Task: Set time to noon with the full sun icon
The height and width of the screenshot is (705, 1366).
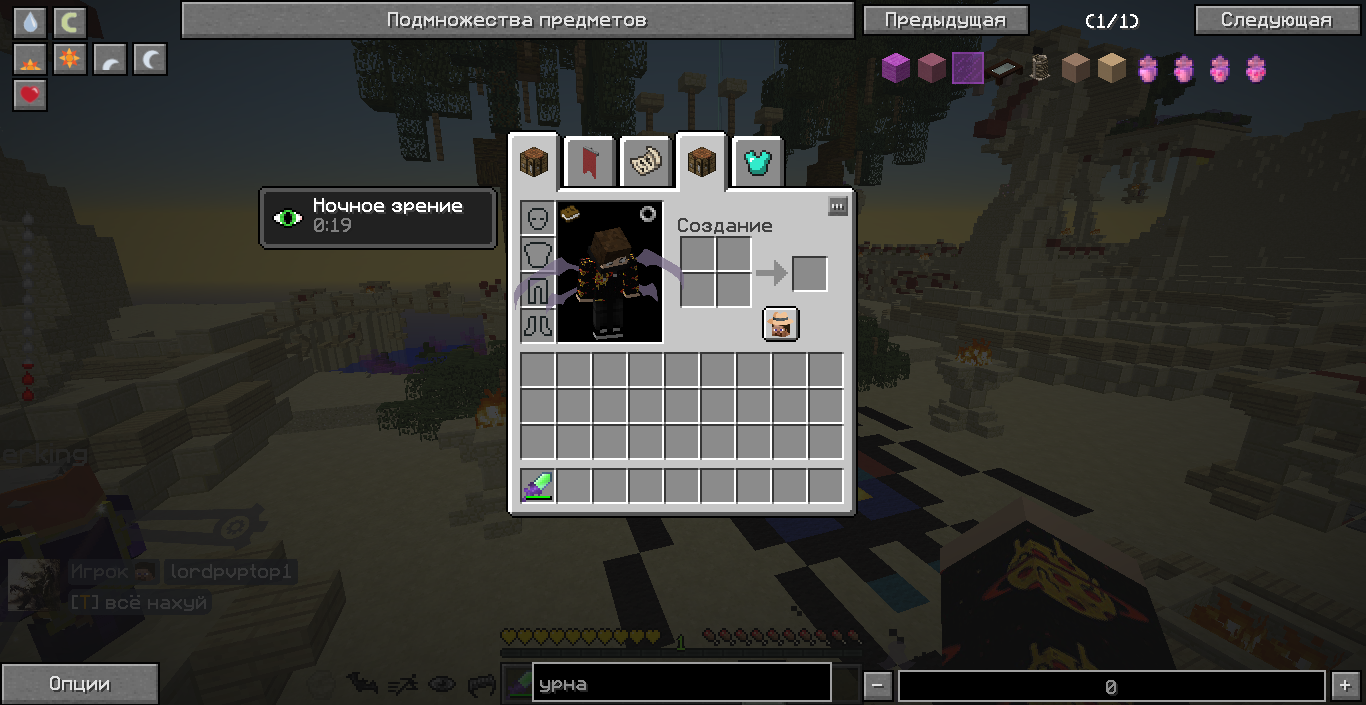Action: (70, 59)
